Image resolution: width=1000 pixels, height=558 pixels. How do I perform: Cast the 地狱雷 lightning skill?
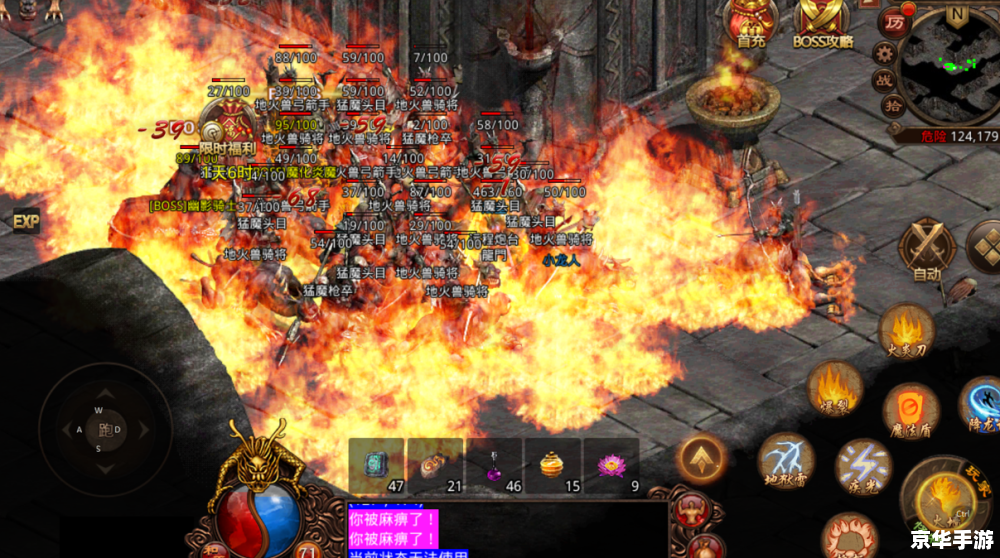point(785,462)
